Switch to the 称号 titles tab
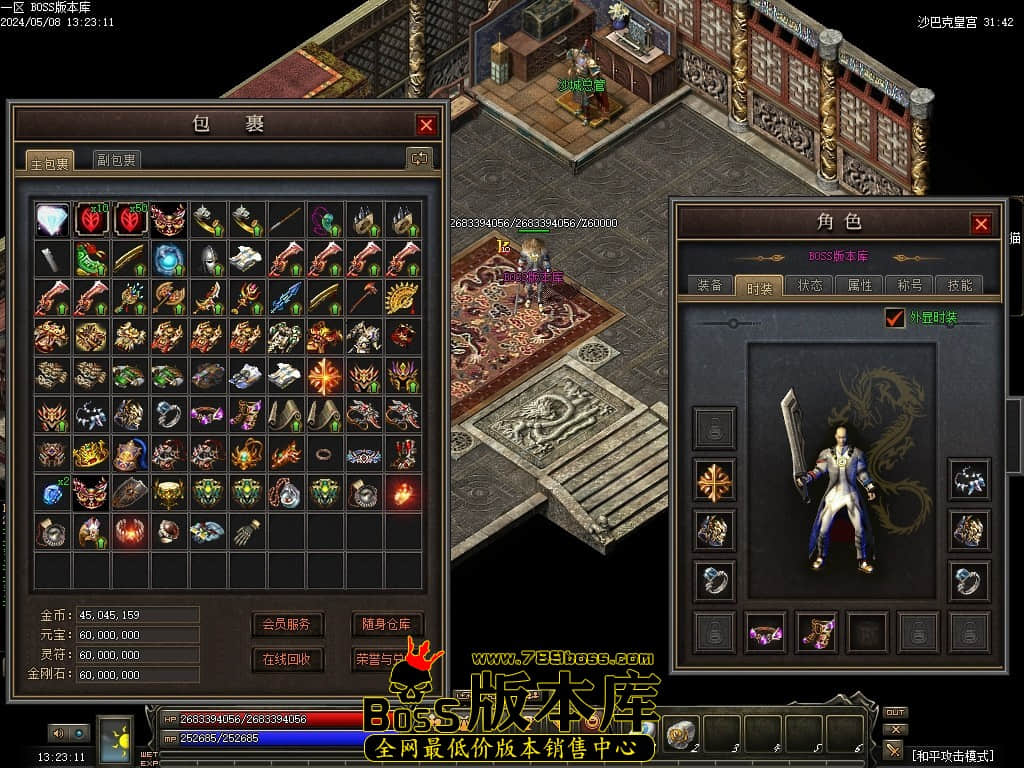 (x=910, y=286)
